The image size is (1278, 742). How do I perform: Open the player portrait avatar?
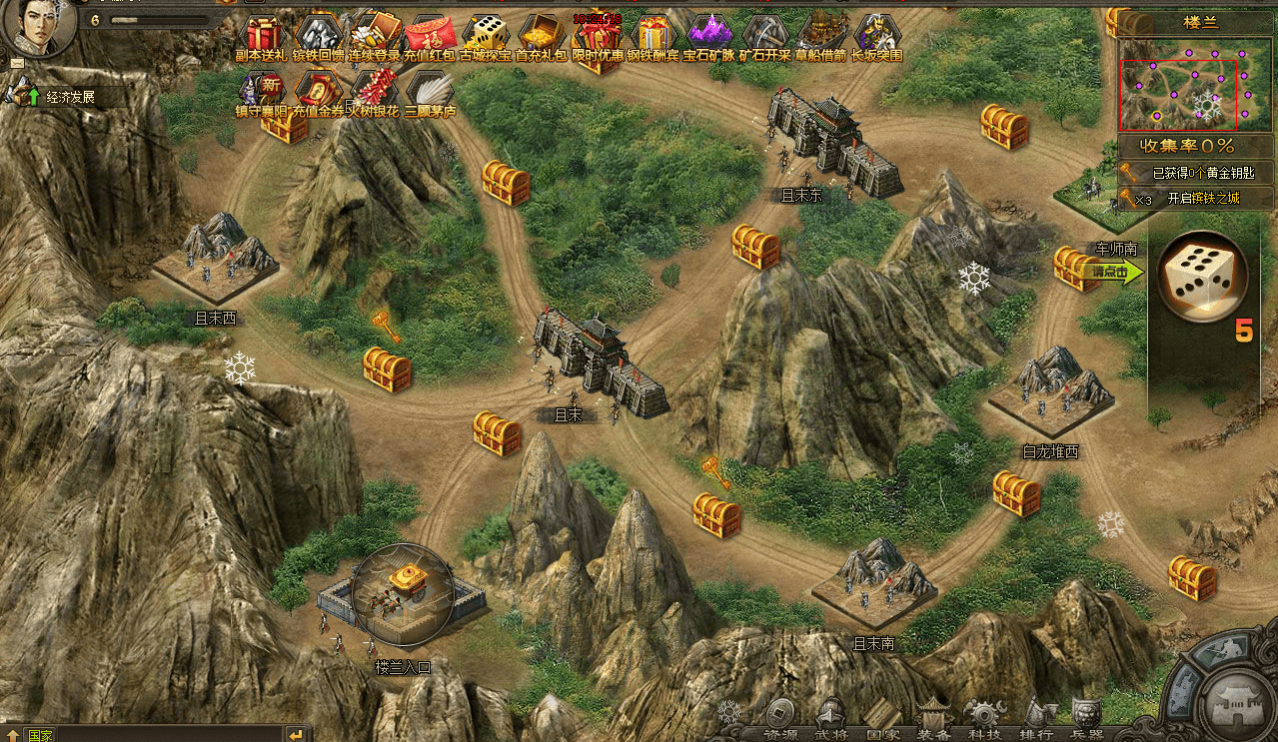tap(40, 28)
